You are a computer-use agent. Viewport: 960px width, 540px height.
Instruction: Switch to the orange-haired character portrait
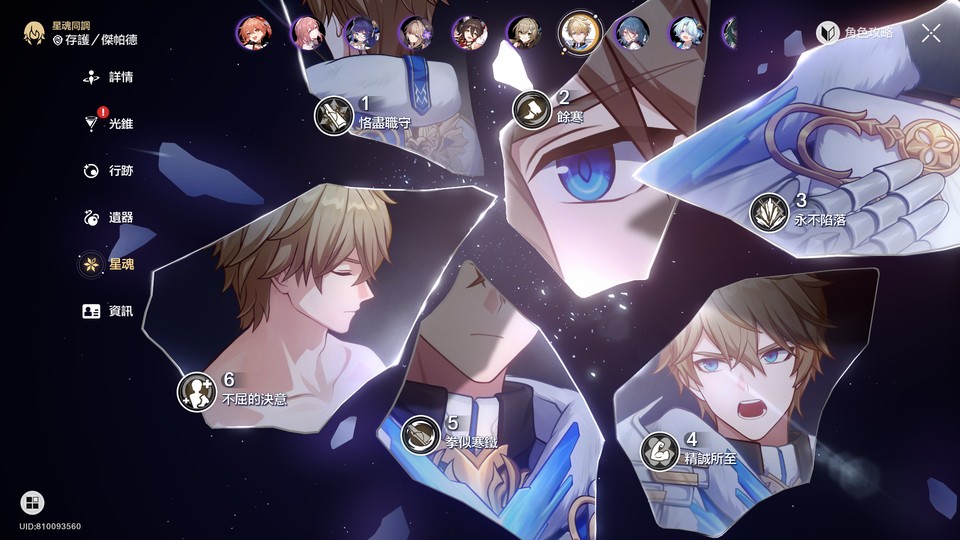click(254, 33)
